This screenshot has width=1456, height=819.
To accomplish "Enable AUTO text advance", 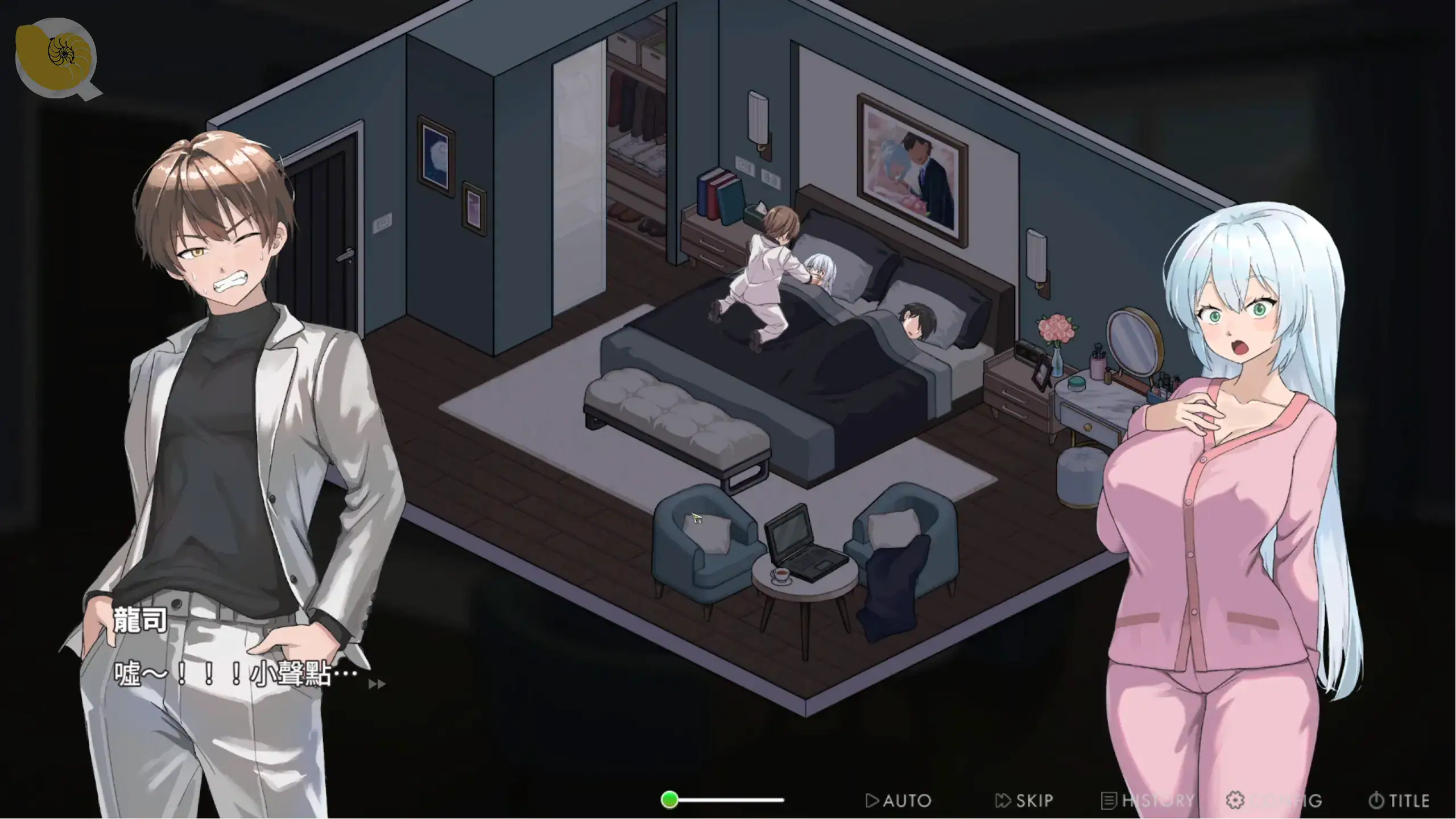I will [x=898, y=801].
